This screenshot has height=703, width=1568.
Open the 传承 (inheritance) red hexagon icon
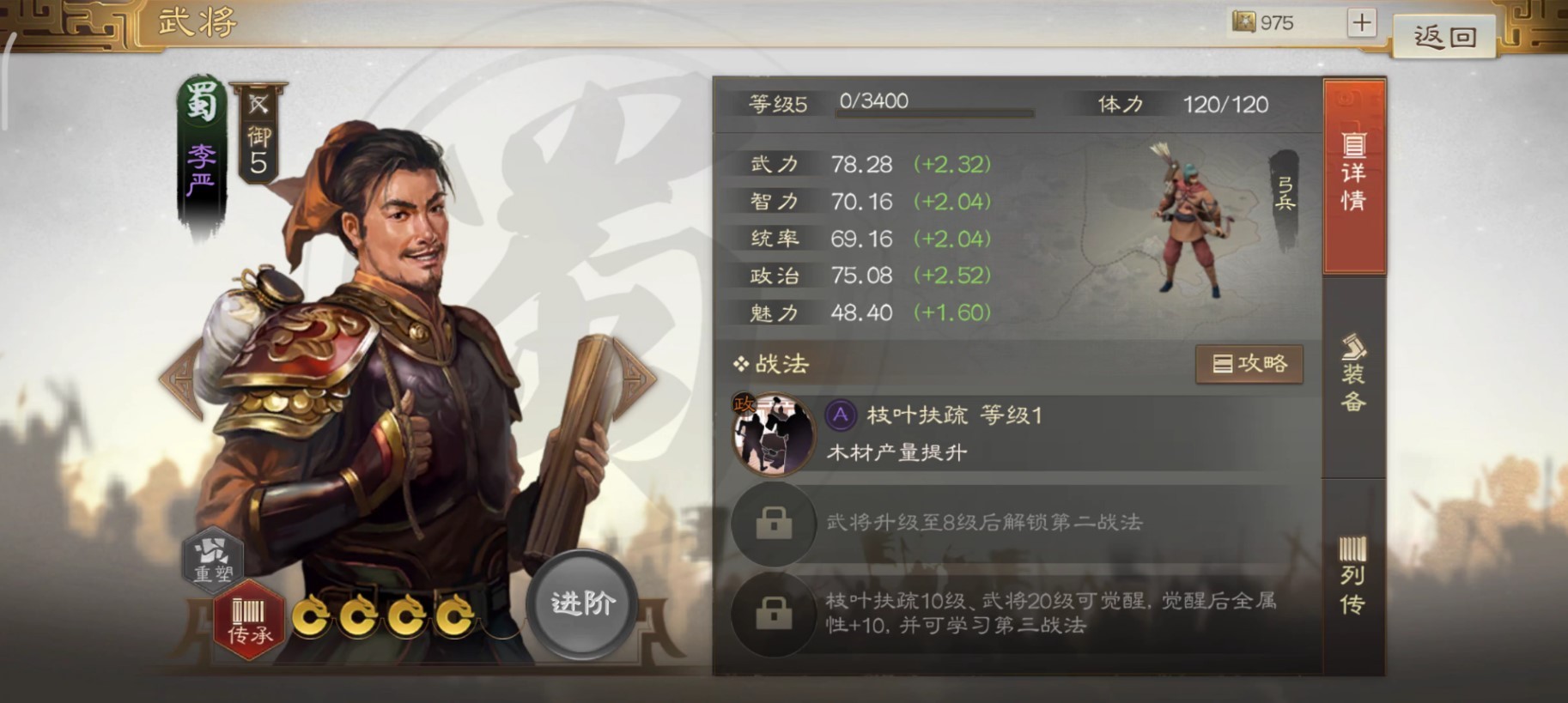pyautogui.click(x=249, y=620)
